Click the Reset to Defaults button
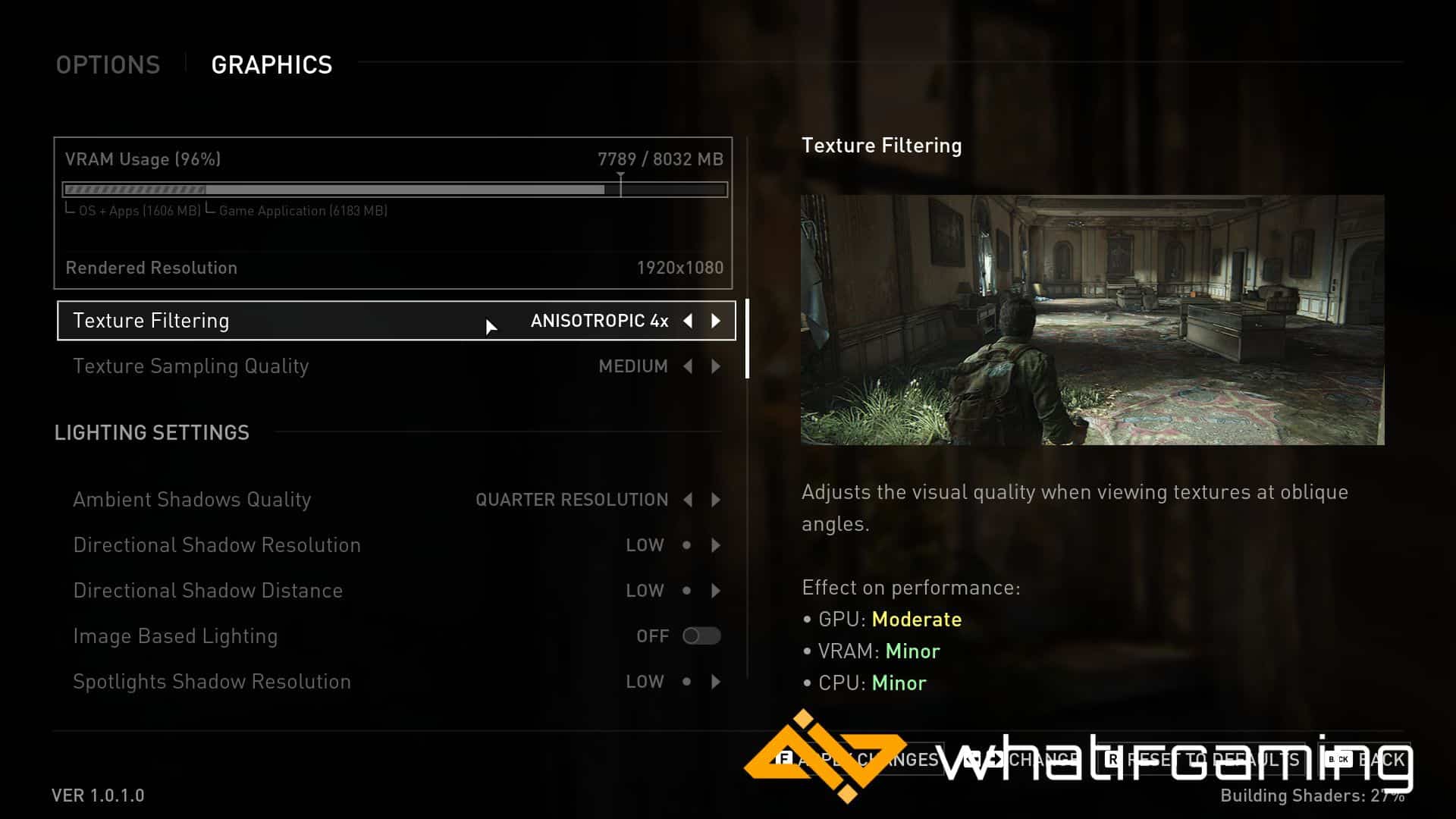This screenshot has width=1456, height=819. [x=1206, y=759]
